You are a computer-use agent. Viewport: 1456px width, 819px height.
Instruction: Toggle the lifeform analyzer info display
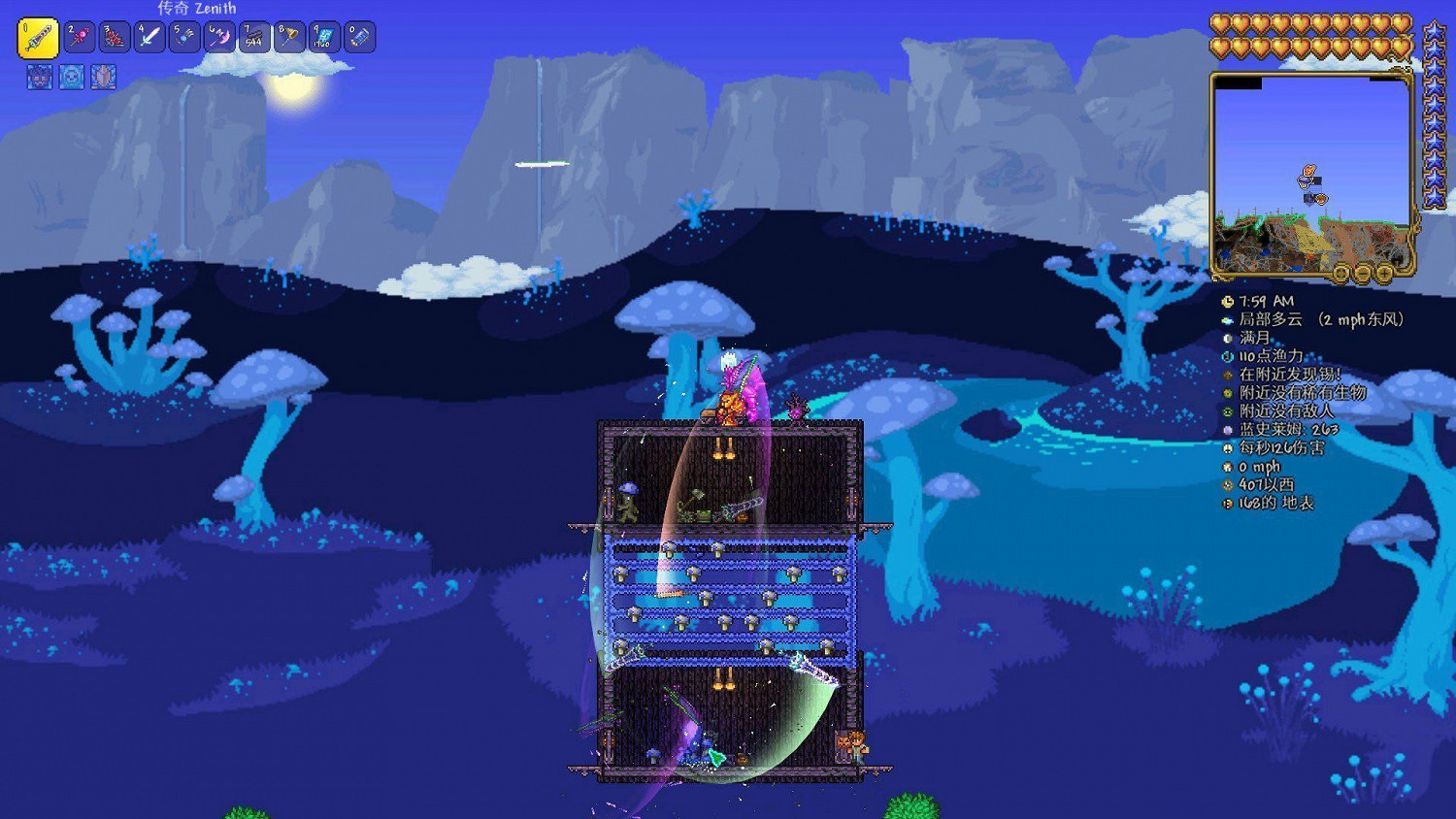[1227, 393]
